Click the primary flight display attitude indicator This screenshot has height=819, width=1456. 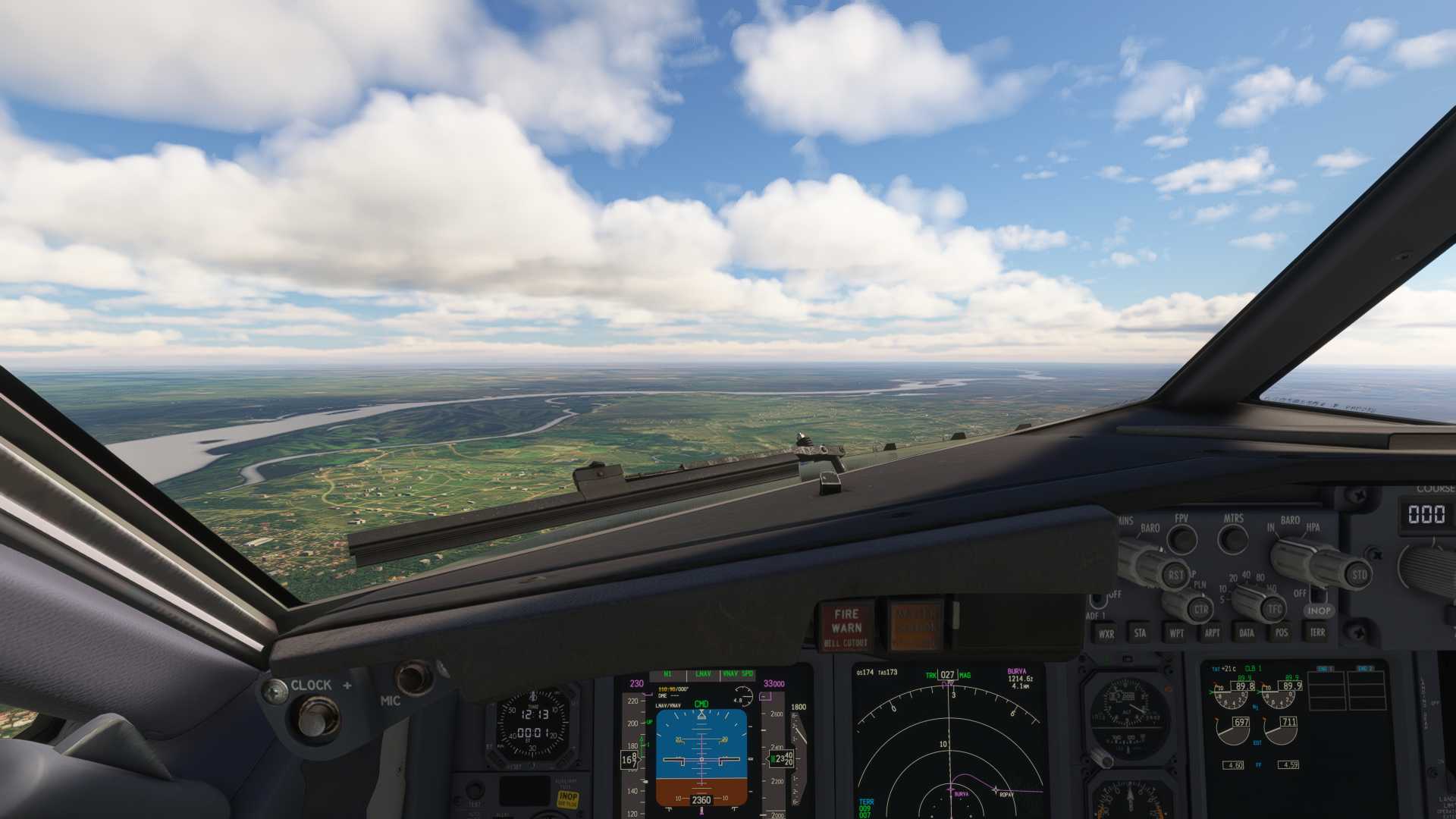tap(701, 757)
